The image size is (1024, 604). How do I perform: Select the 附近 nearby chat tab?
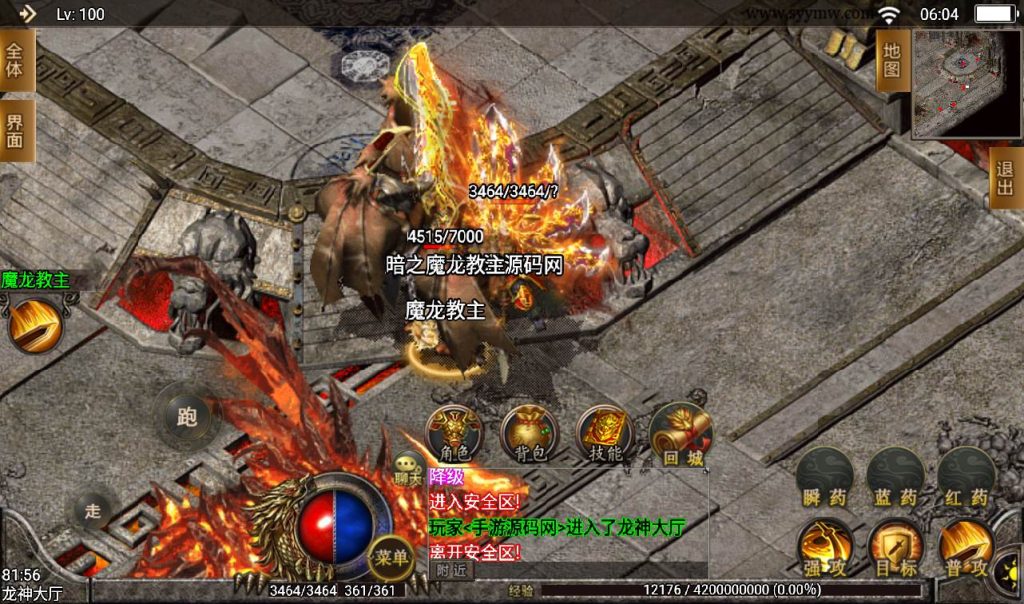pos(451,569)
